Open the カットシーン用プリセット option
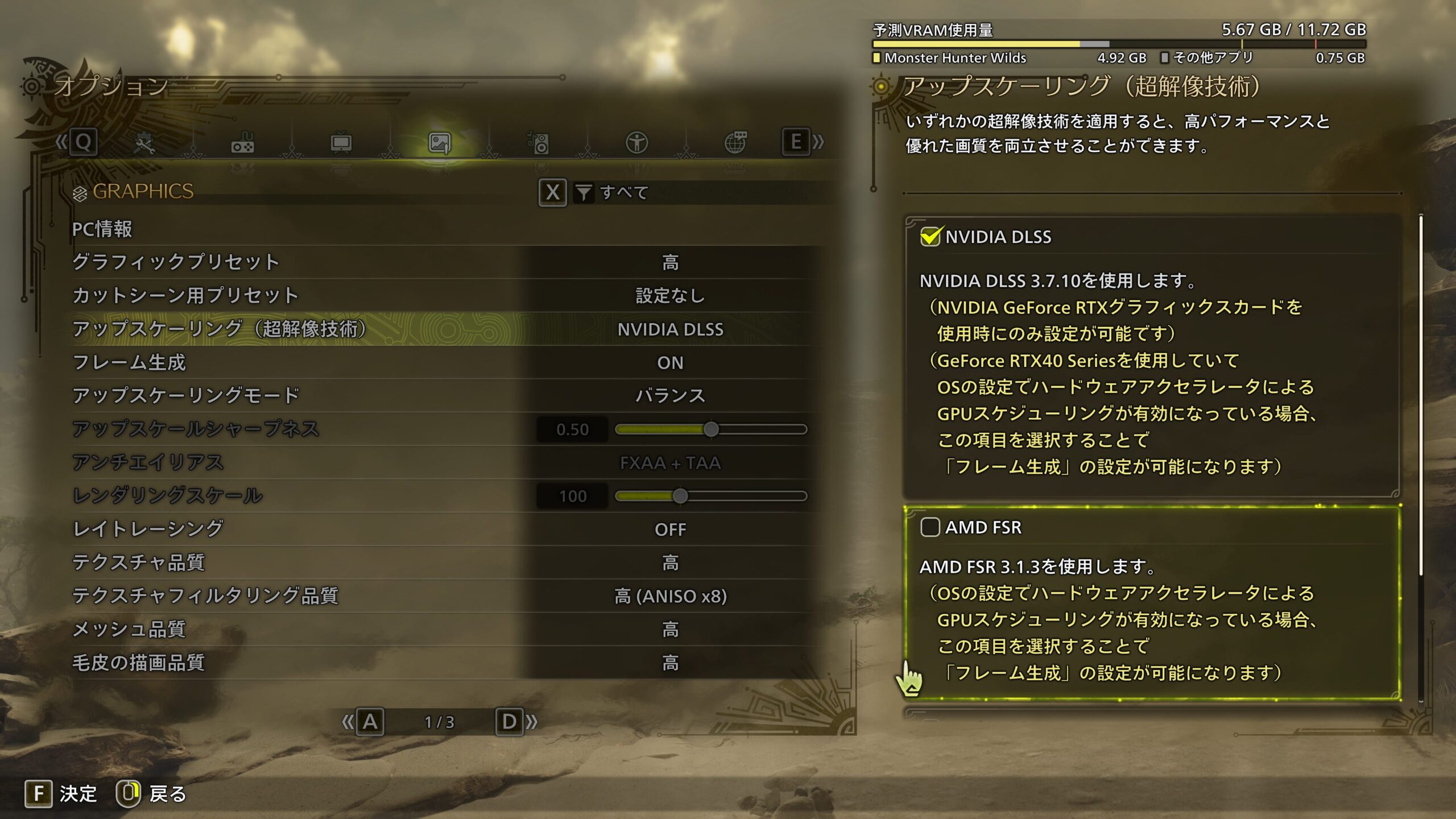The image size is (1456, 819). [670, 296]
